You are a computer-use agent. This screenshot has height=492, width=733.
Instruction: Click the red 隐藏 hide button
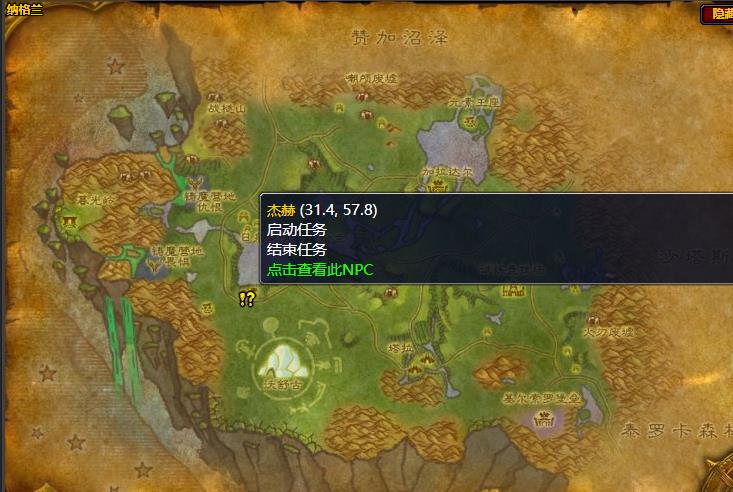717,14
